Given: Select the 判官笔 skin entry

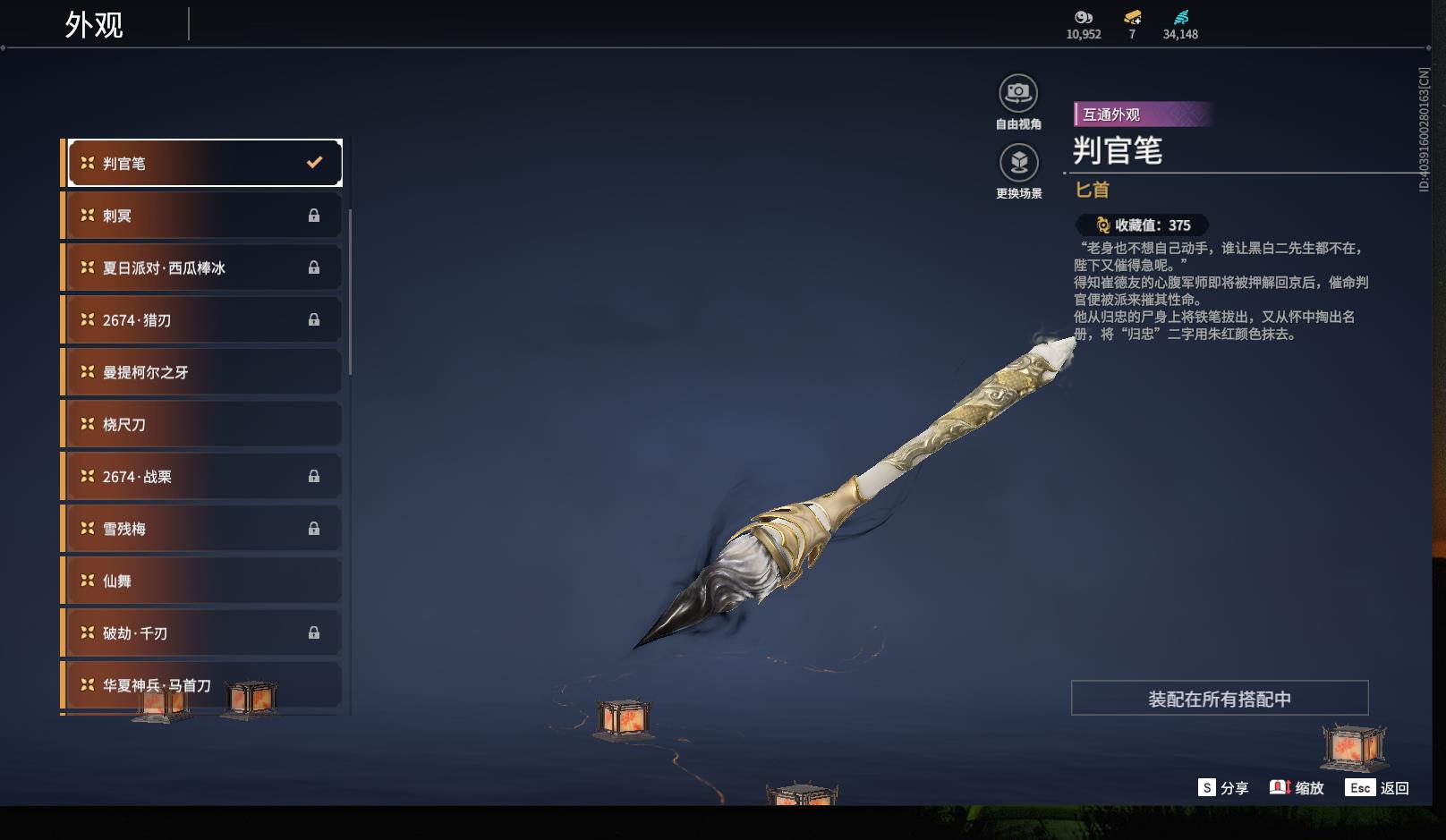Looking at the screenshot, I should pyautogui.click(x=204, y=163).
